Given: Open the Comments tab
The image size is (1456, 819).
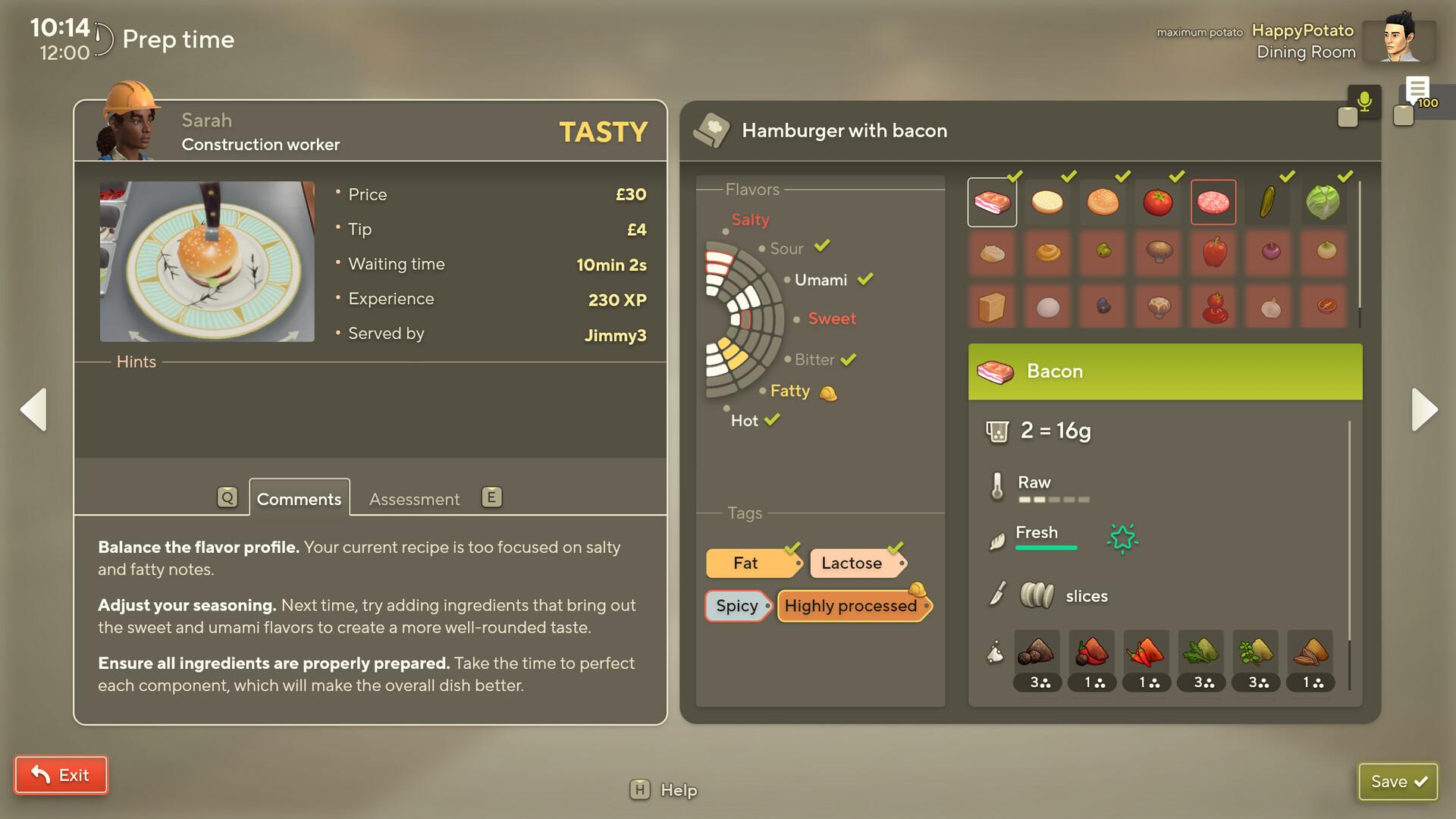Looking at the screenshot, I should point(299,499).
